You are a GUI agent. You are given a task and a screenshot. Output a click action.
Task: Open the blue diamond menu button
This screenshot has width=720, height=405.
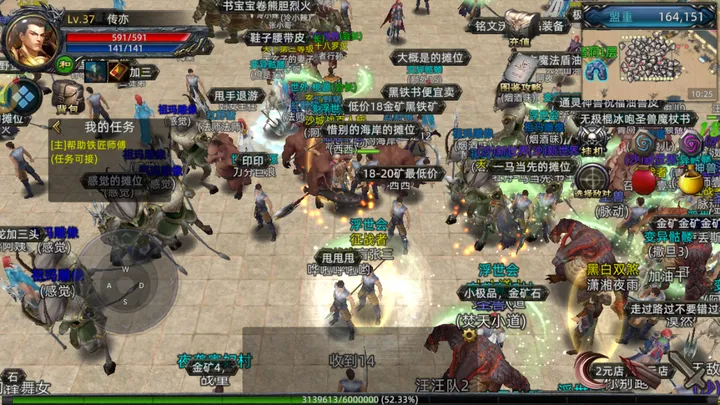[x=22, y=96]
